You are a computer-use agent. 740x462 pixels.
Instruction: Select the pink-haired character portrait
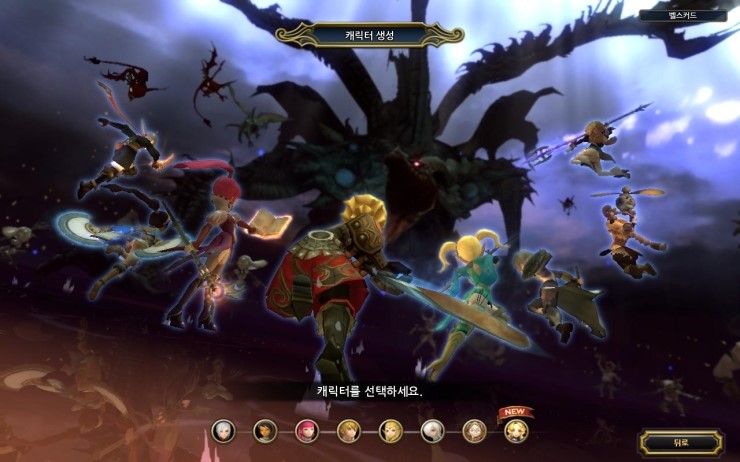(x=307, y=431)
